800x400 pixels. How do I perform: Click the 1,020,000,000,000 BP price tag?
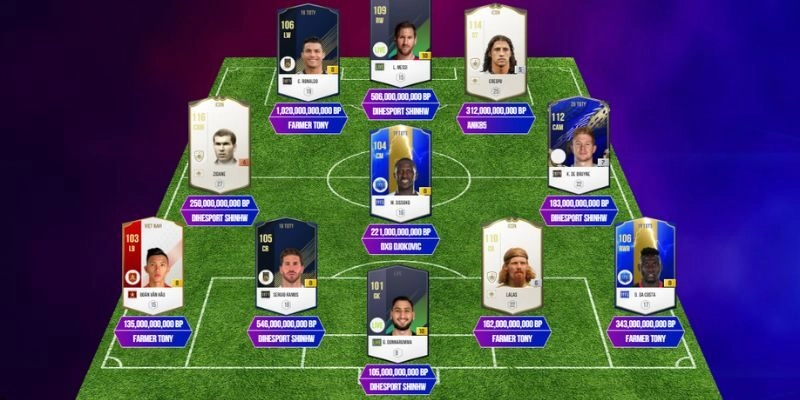tap(310, 111)
